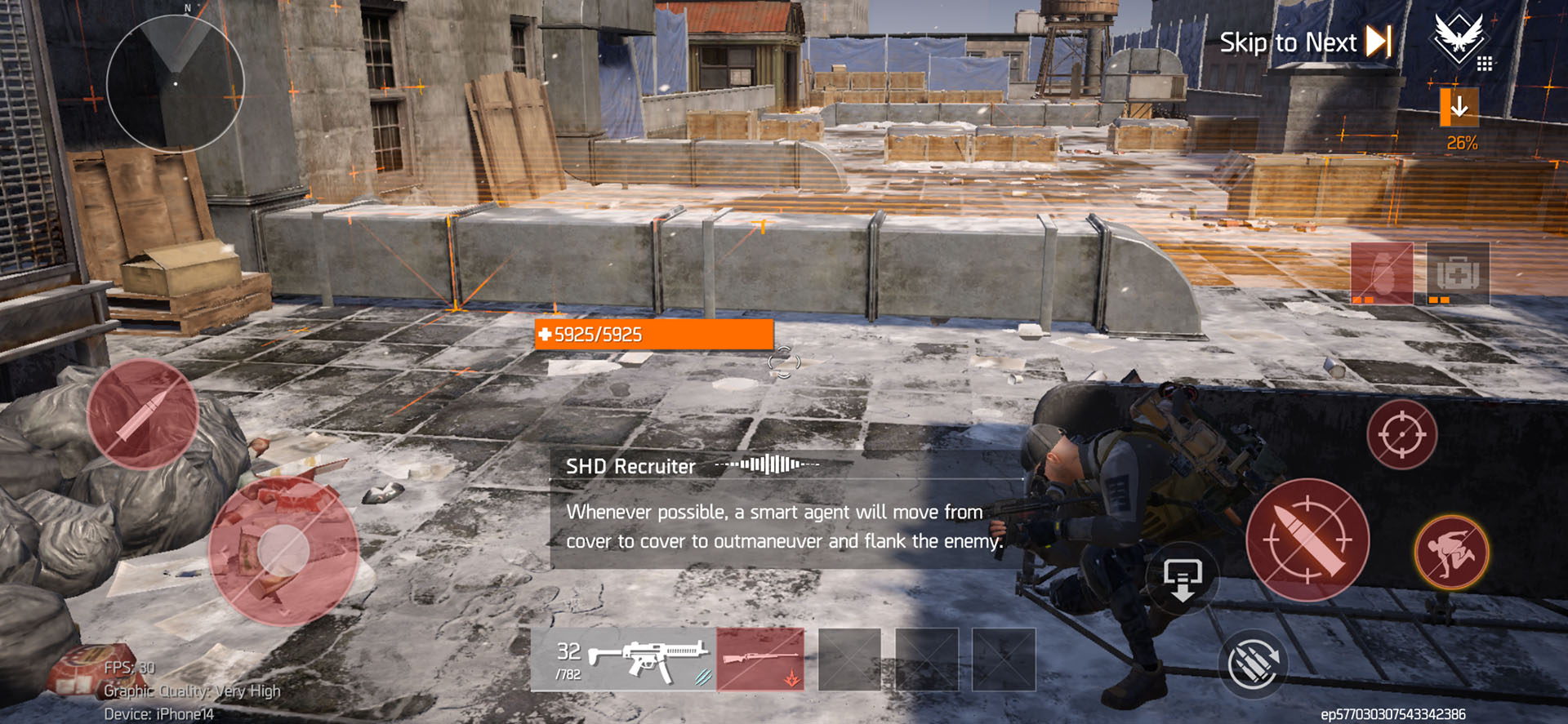Open the circular compass minimap
The width and height of the screenshot is (1568, 724).
(x=176, y=82)
